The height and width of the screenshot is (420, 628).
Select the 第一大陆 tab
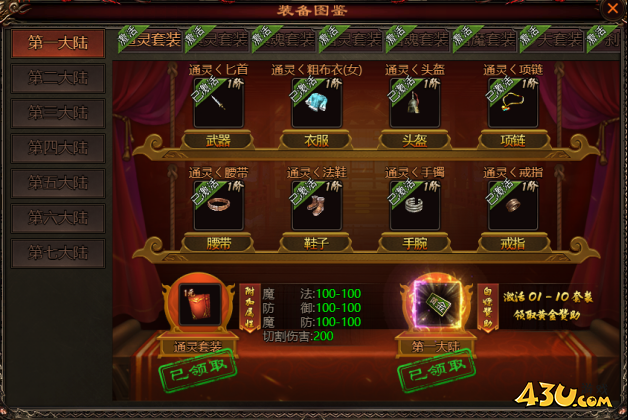(58, 43)
